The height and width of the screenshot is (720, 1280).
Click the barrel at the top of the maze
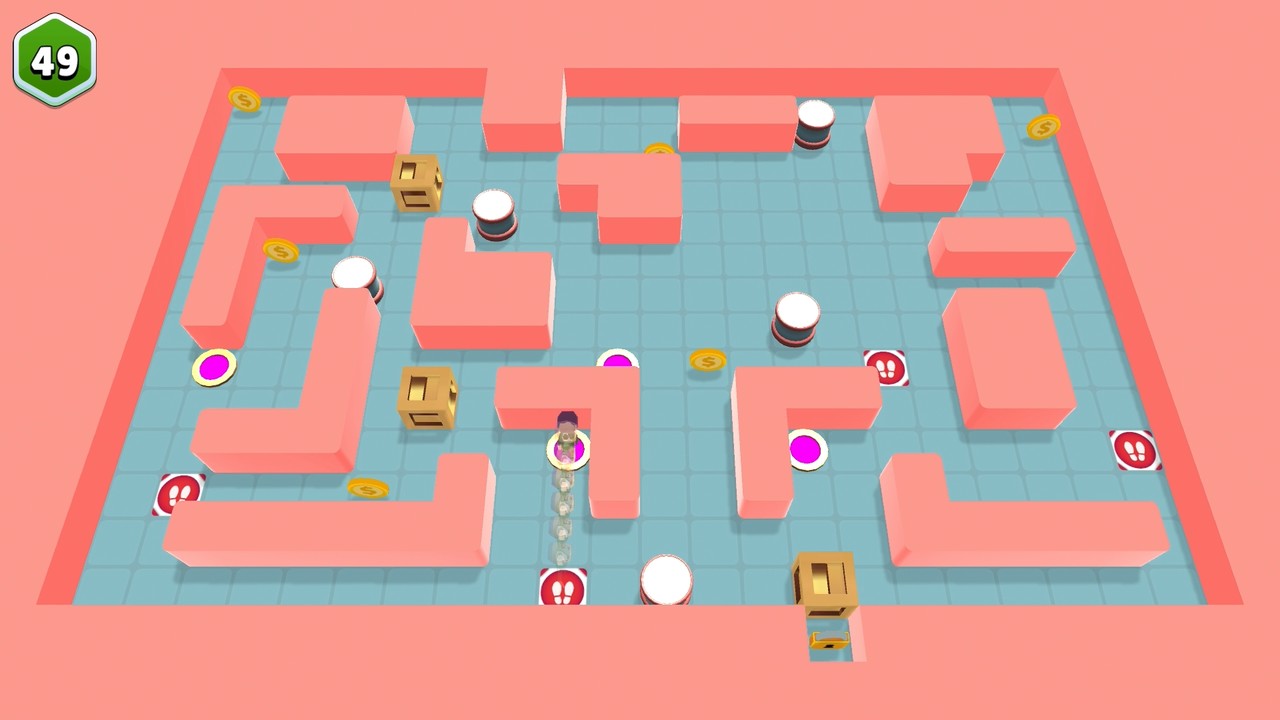(815, 125)
